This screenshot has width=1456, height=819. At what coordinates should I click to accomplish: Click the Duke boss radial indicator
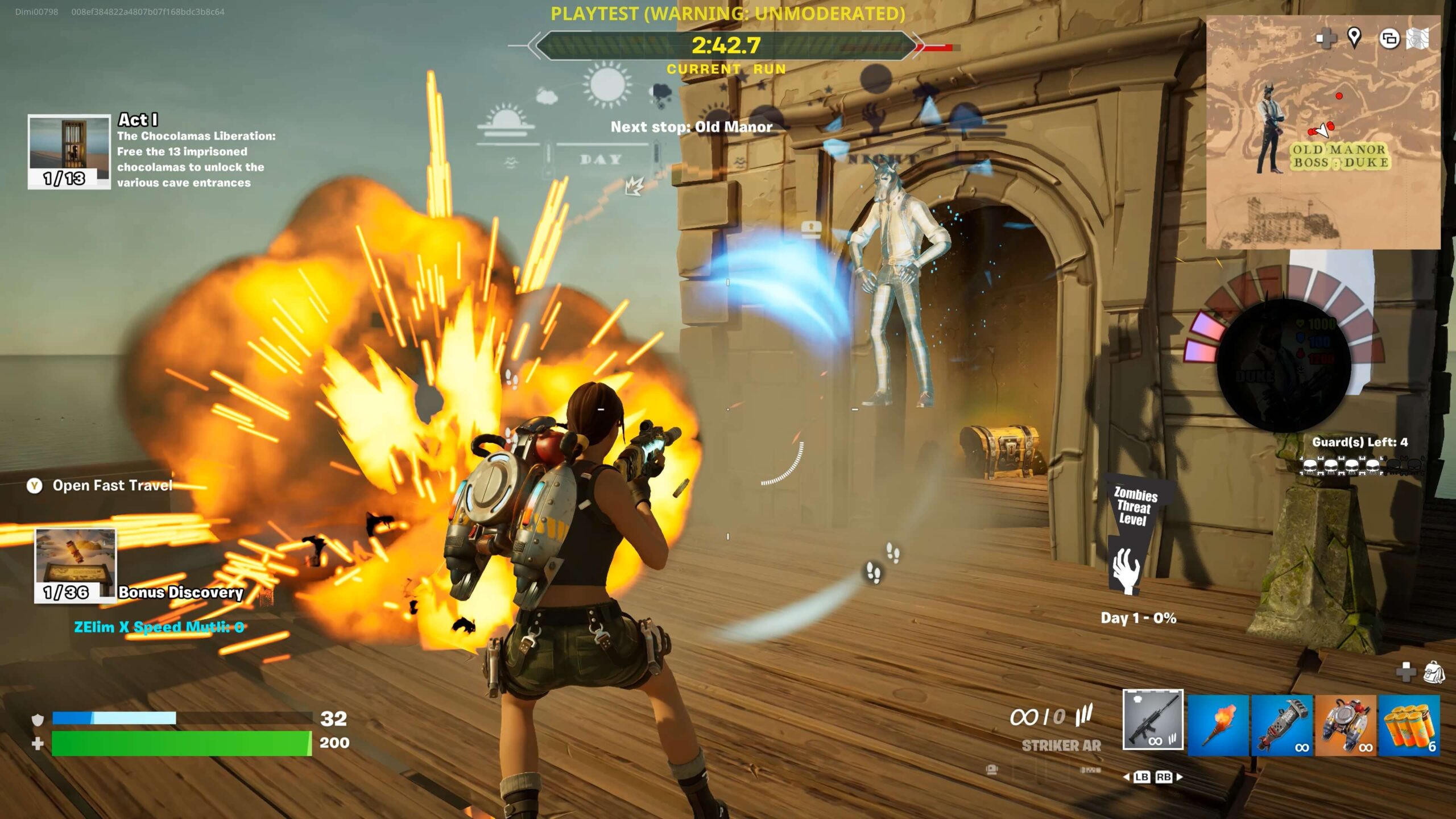1284,365
